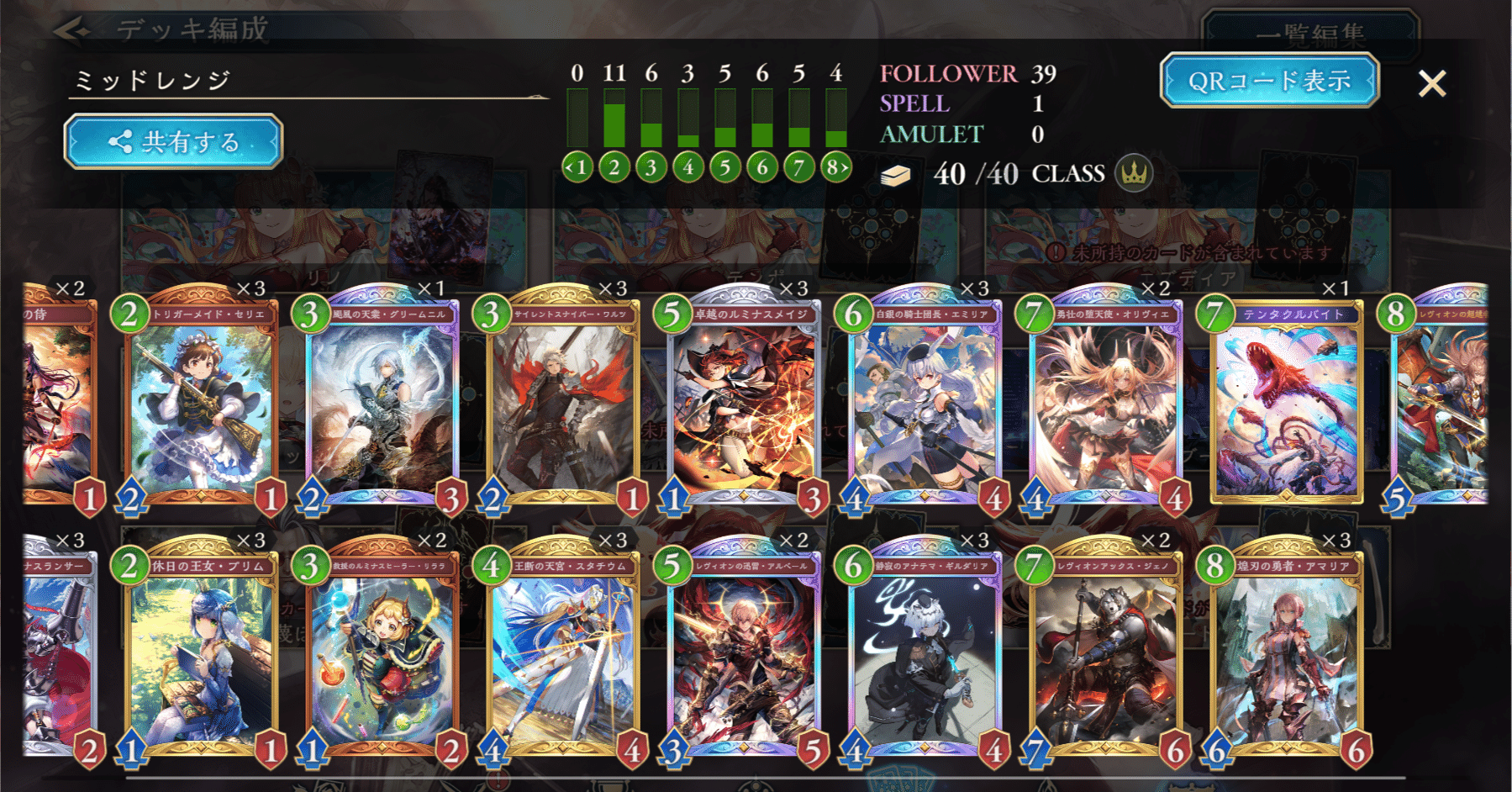Open the QRコード表示 panel
This screenshot has height=792, width=1512.
tap(1269, 81)
